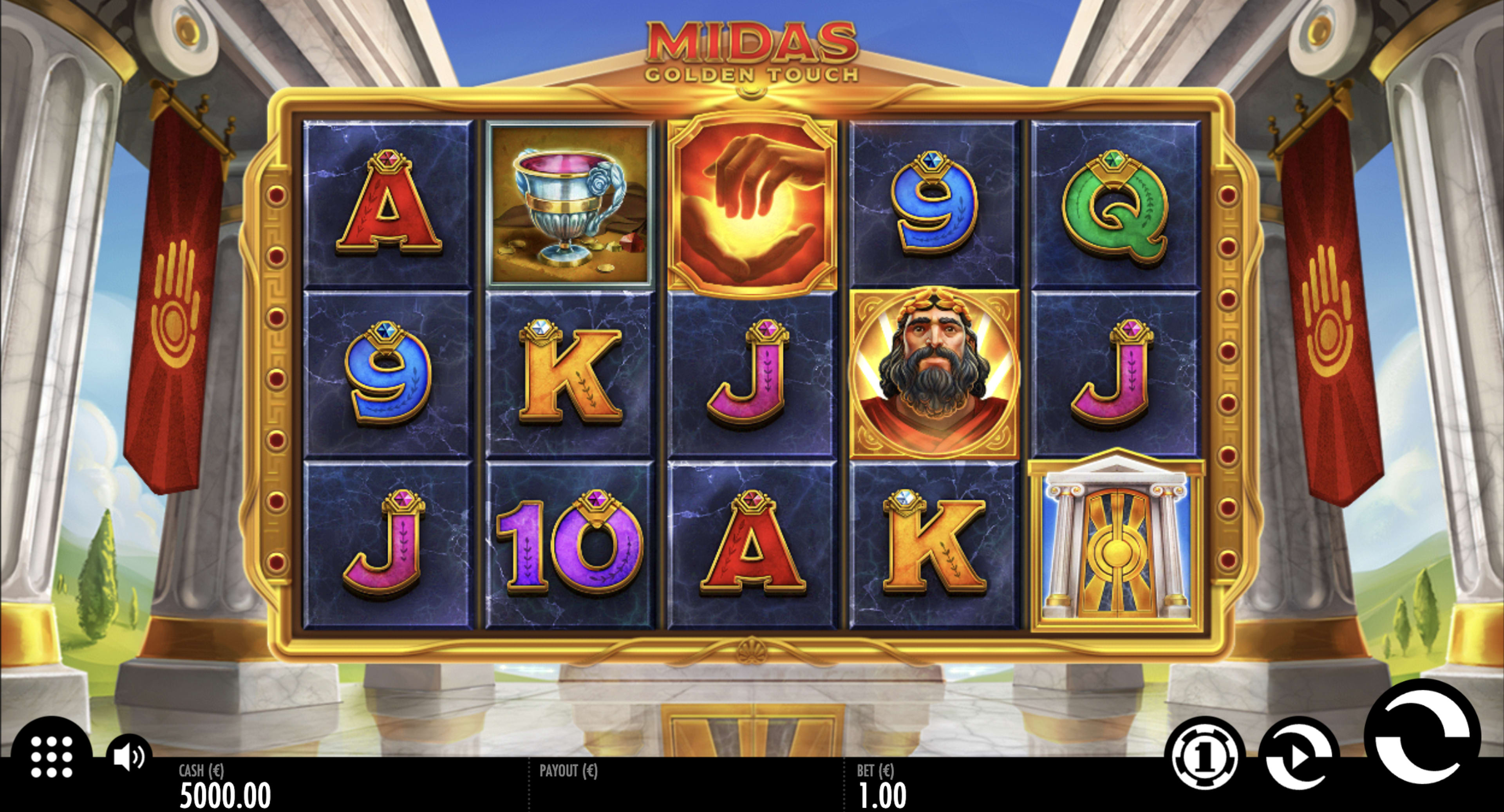Click the Midas Golden Touch logo
This screenshot has height=812, width=1504.
(x=752, y=51)
